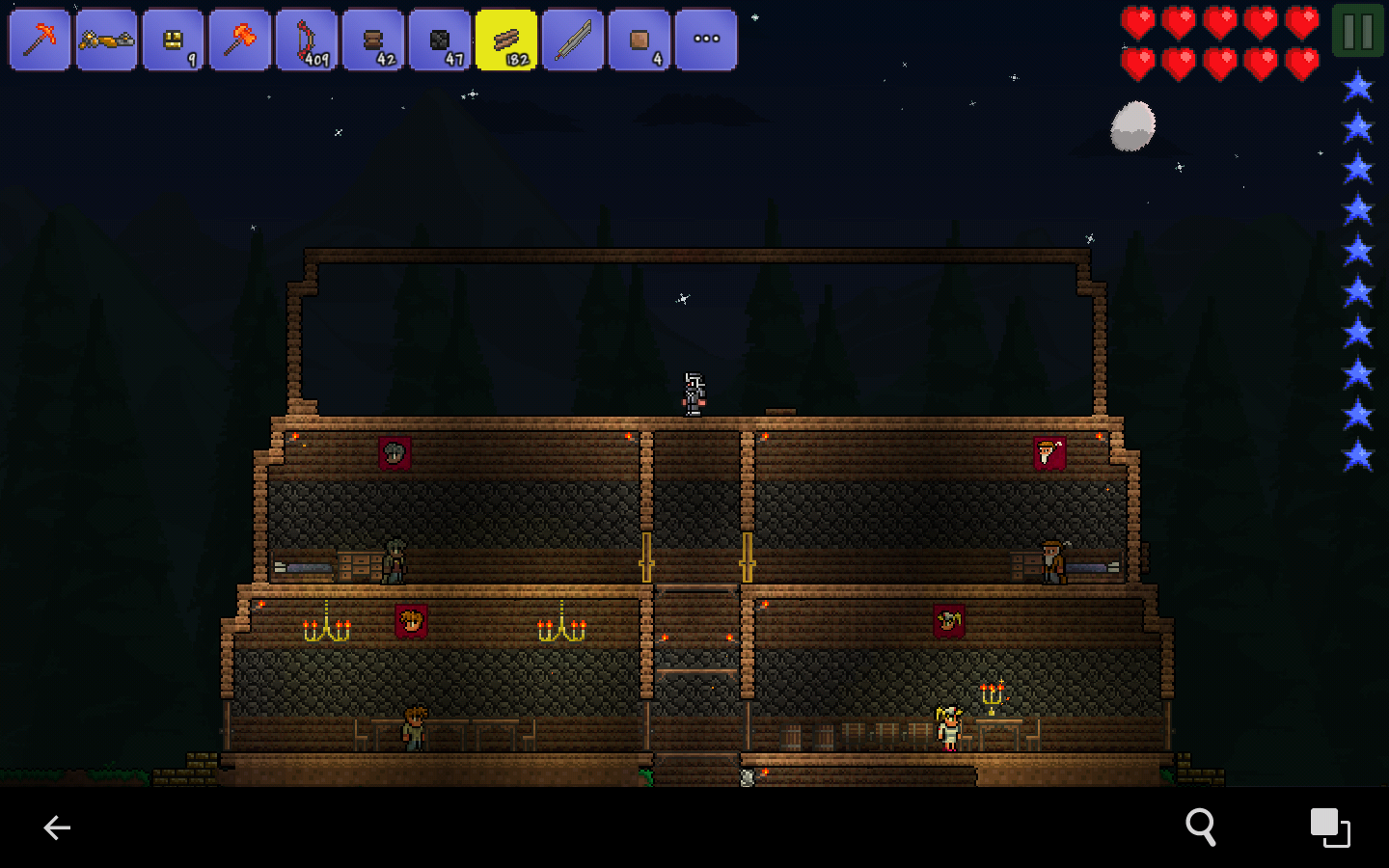Select the fiery hammer tool
Image resolution: width=1389 pixels, height=868 pixels.
tap(239, 40)
